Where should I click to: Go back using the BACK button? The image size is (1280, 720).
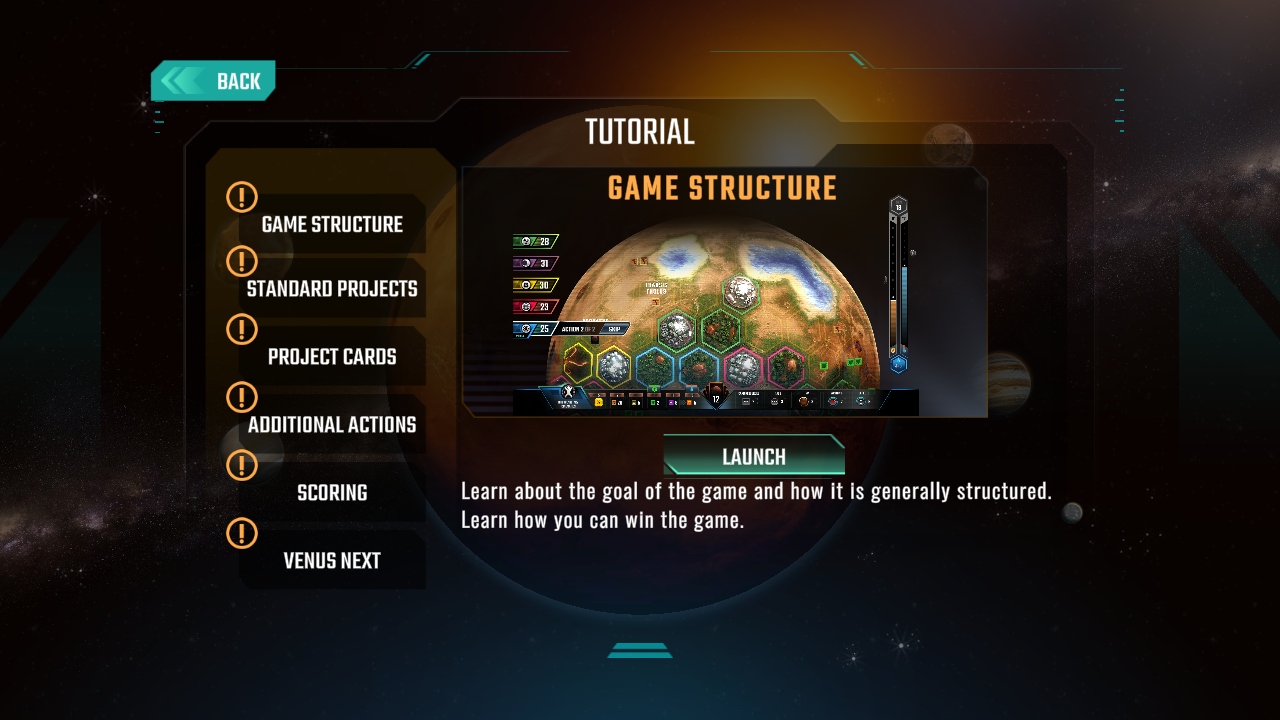pos(213,81)
